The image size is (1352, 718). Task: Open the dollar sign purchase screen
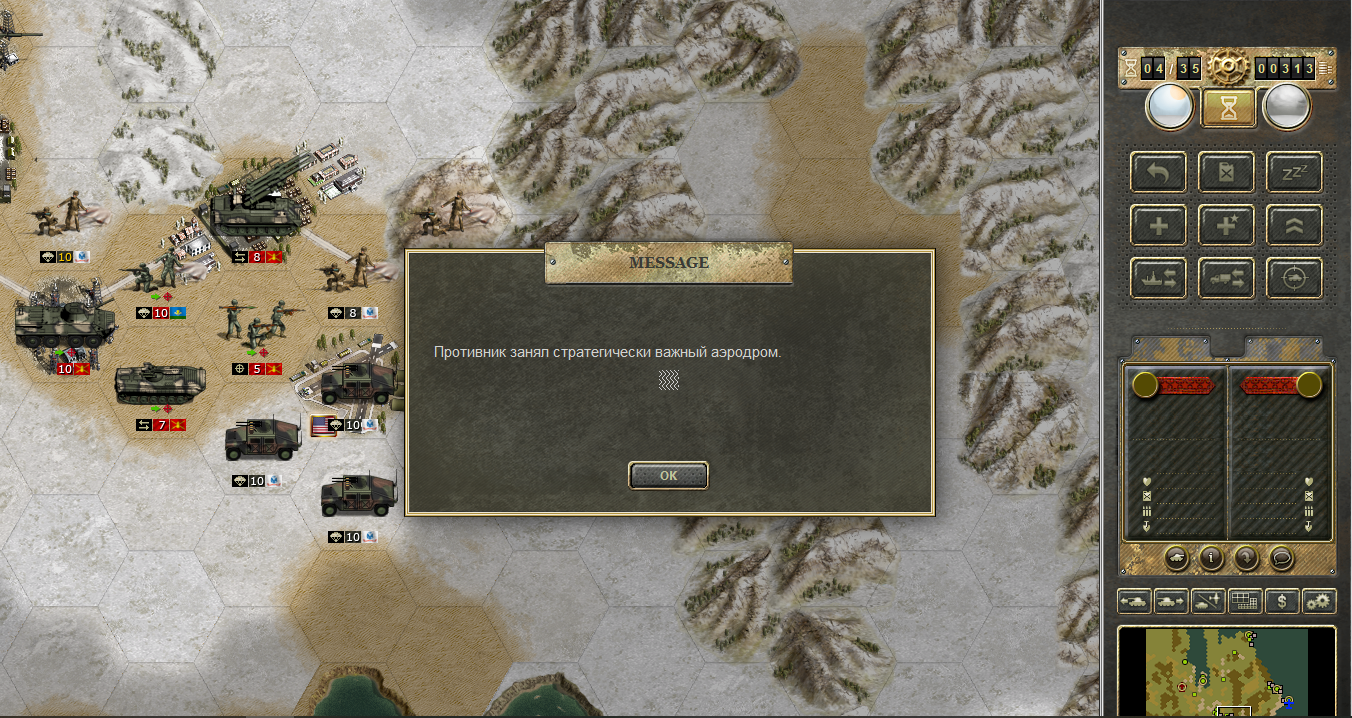pyautogui.click(x=1282, y=601)
